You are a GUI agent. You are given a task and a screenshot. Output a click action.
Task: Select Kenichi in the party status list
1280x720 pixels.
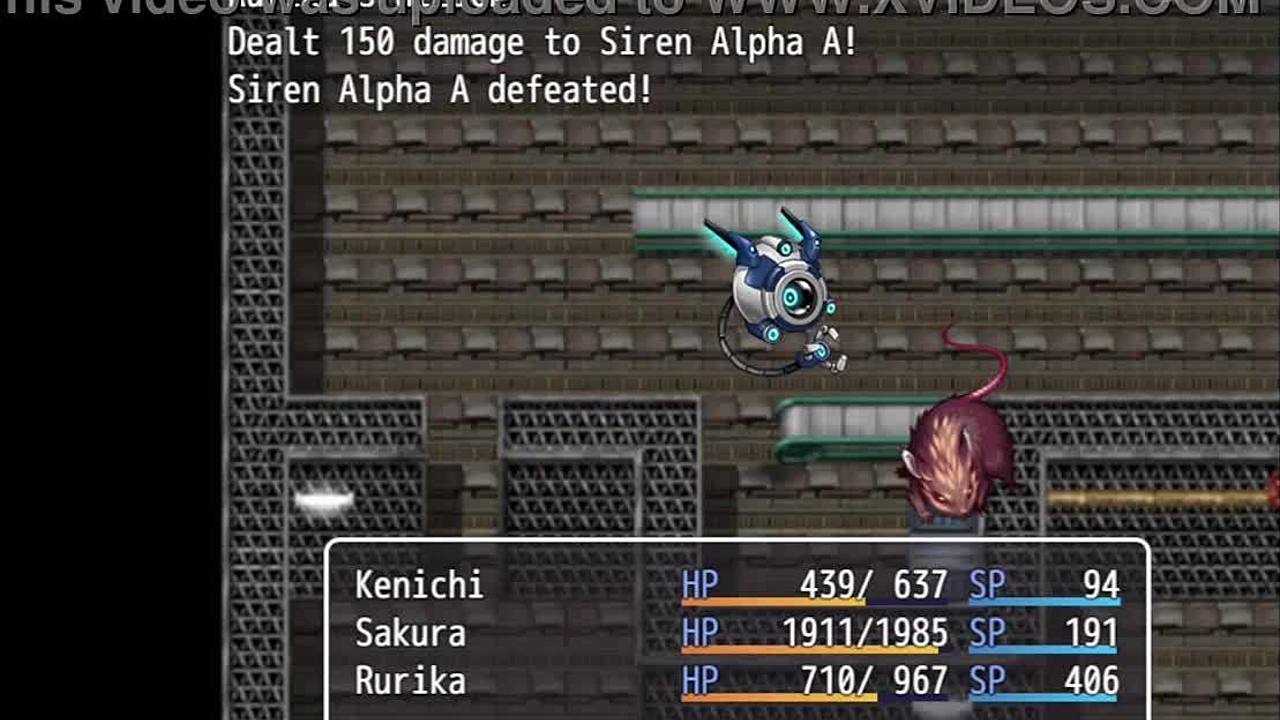tap(419, 585)
